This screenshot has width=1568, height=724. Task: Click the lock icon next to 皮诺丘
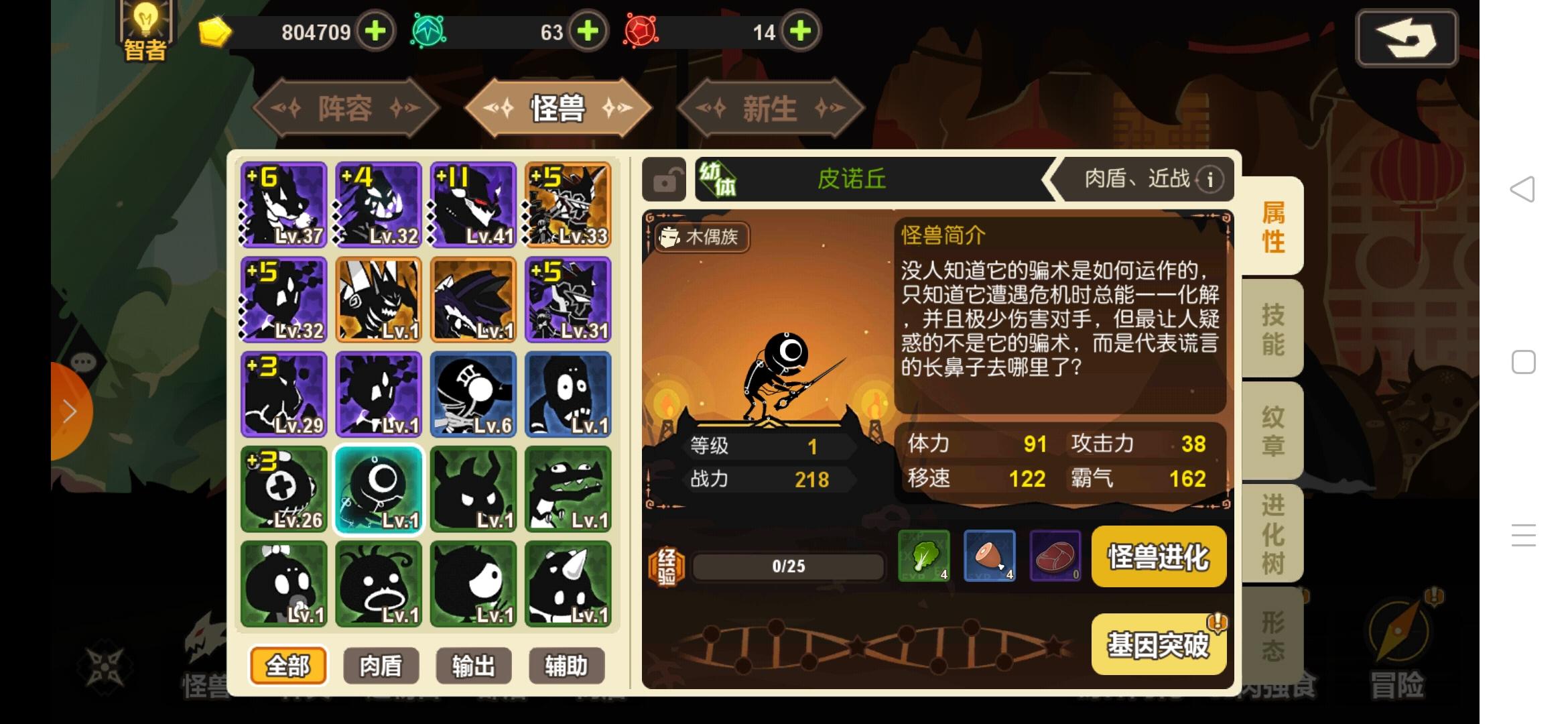[x=665, y=180]
